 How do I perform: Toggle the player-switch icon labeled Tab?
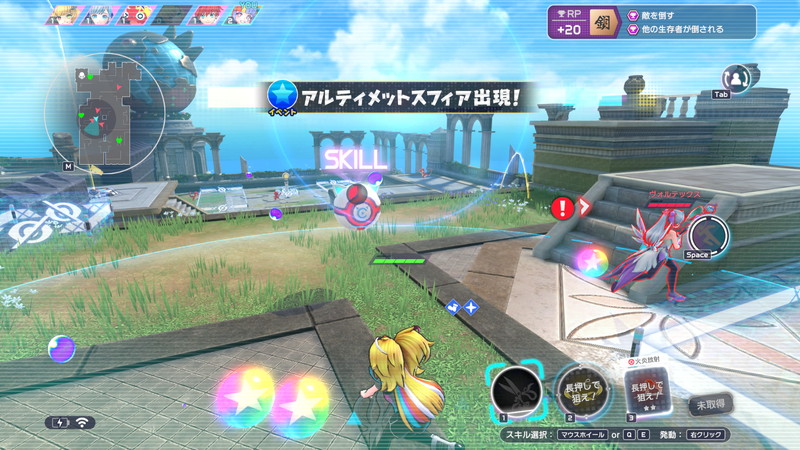pos(737,78)
